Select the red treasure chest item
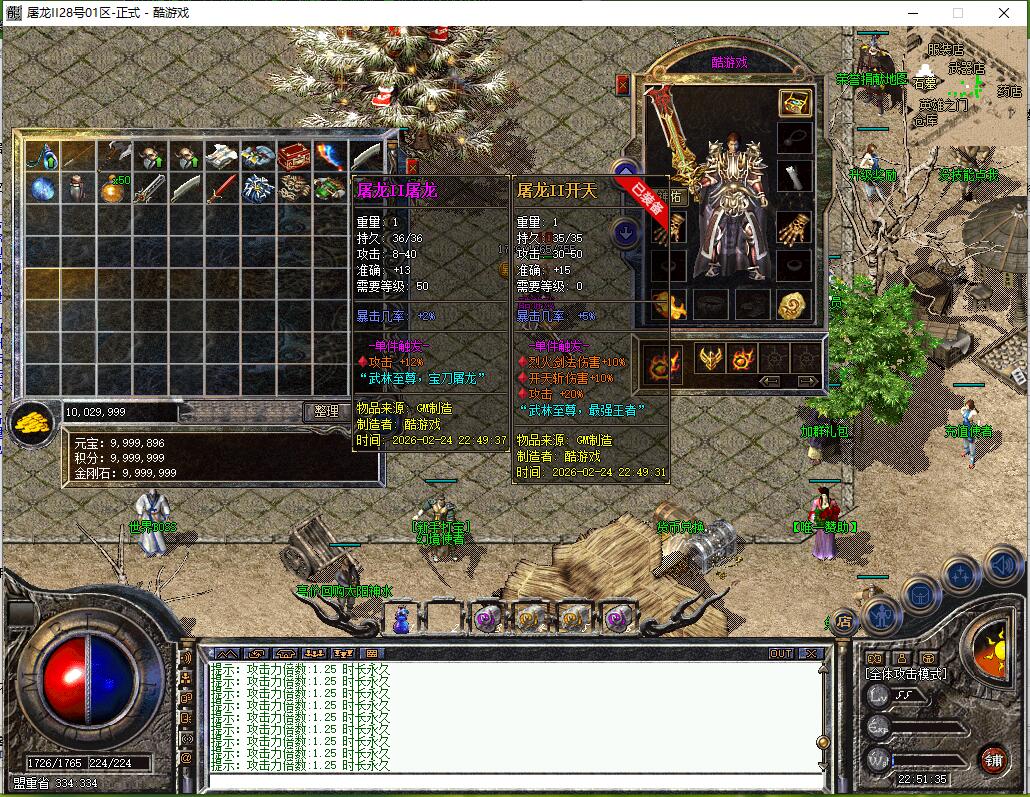Screen dimensions: 1030x797 point(294,156)
